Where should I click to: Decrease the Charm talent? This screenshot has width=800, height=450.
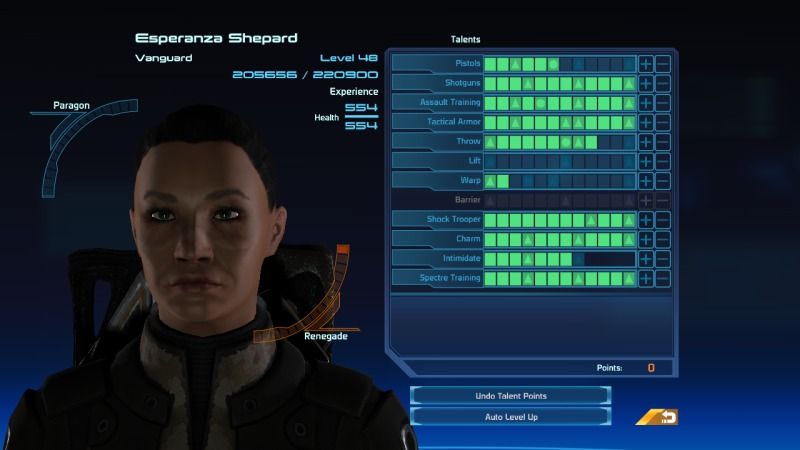(x=662, y=239)
